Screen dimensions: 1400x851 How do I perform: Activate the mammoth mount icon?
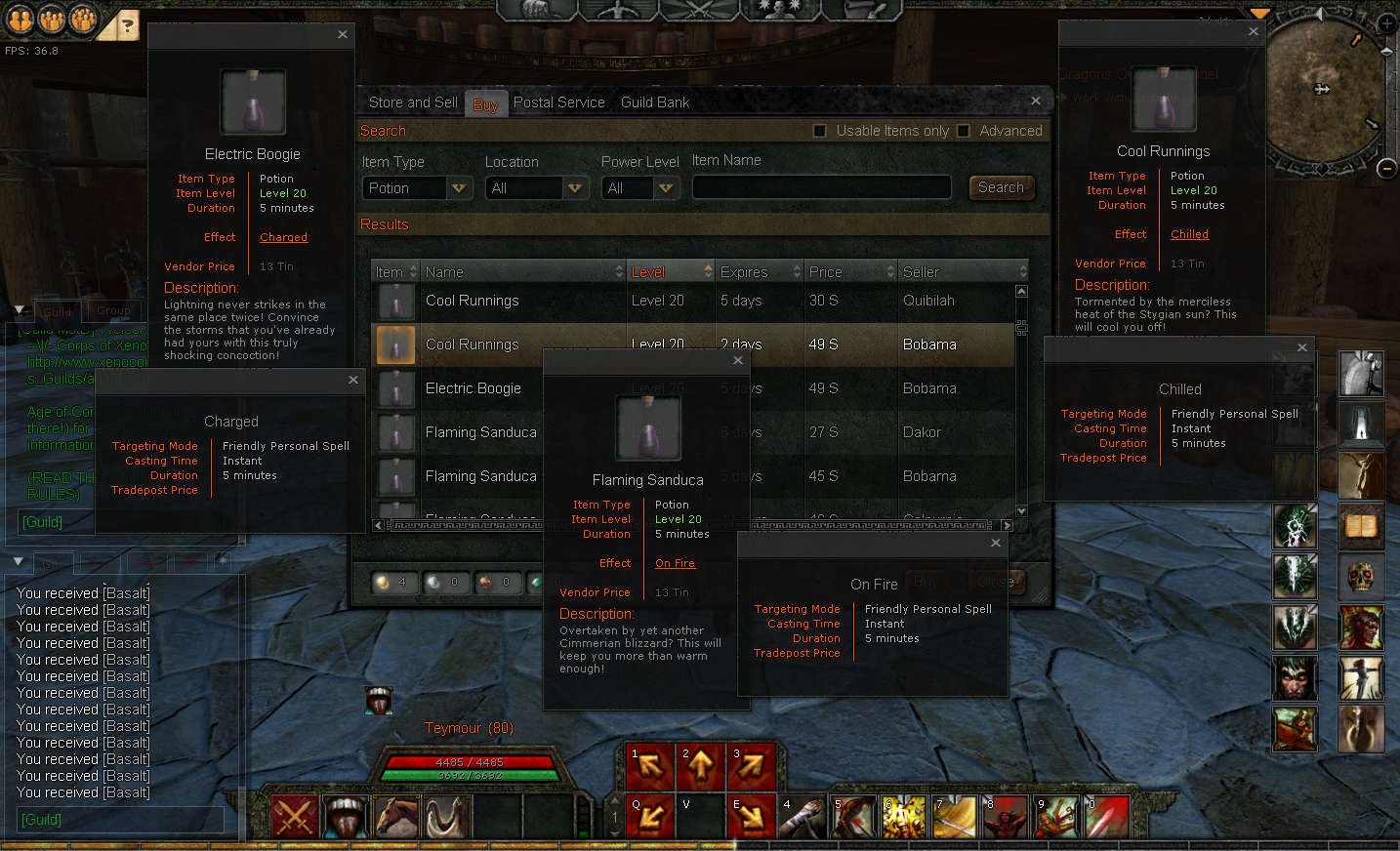pos(446,816)
